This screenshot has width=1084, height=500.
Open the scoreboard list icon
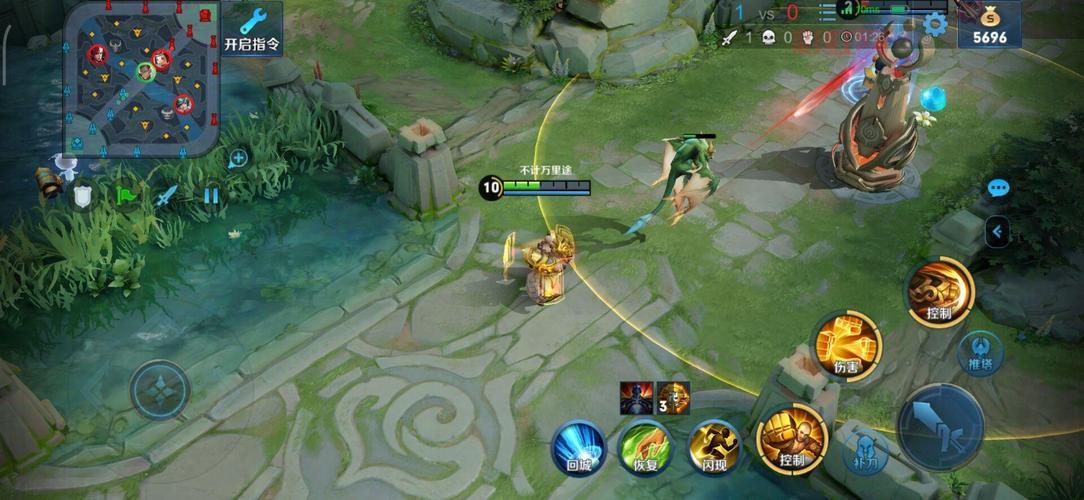tap(826, 12)
